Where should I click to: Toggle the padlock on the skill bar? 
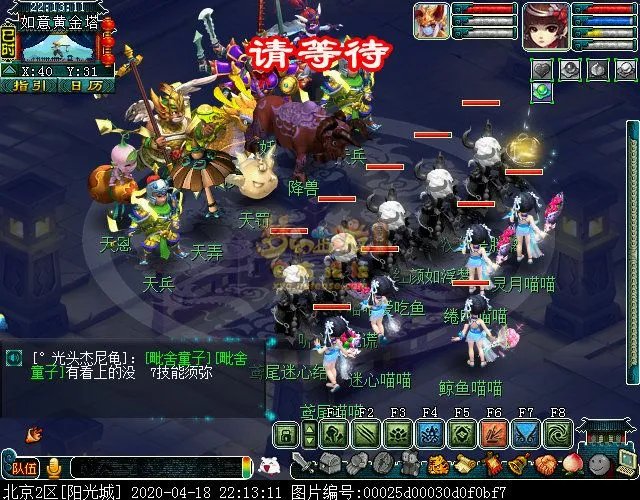click(285, 434)
